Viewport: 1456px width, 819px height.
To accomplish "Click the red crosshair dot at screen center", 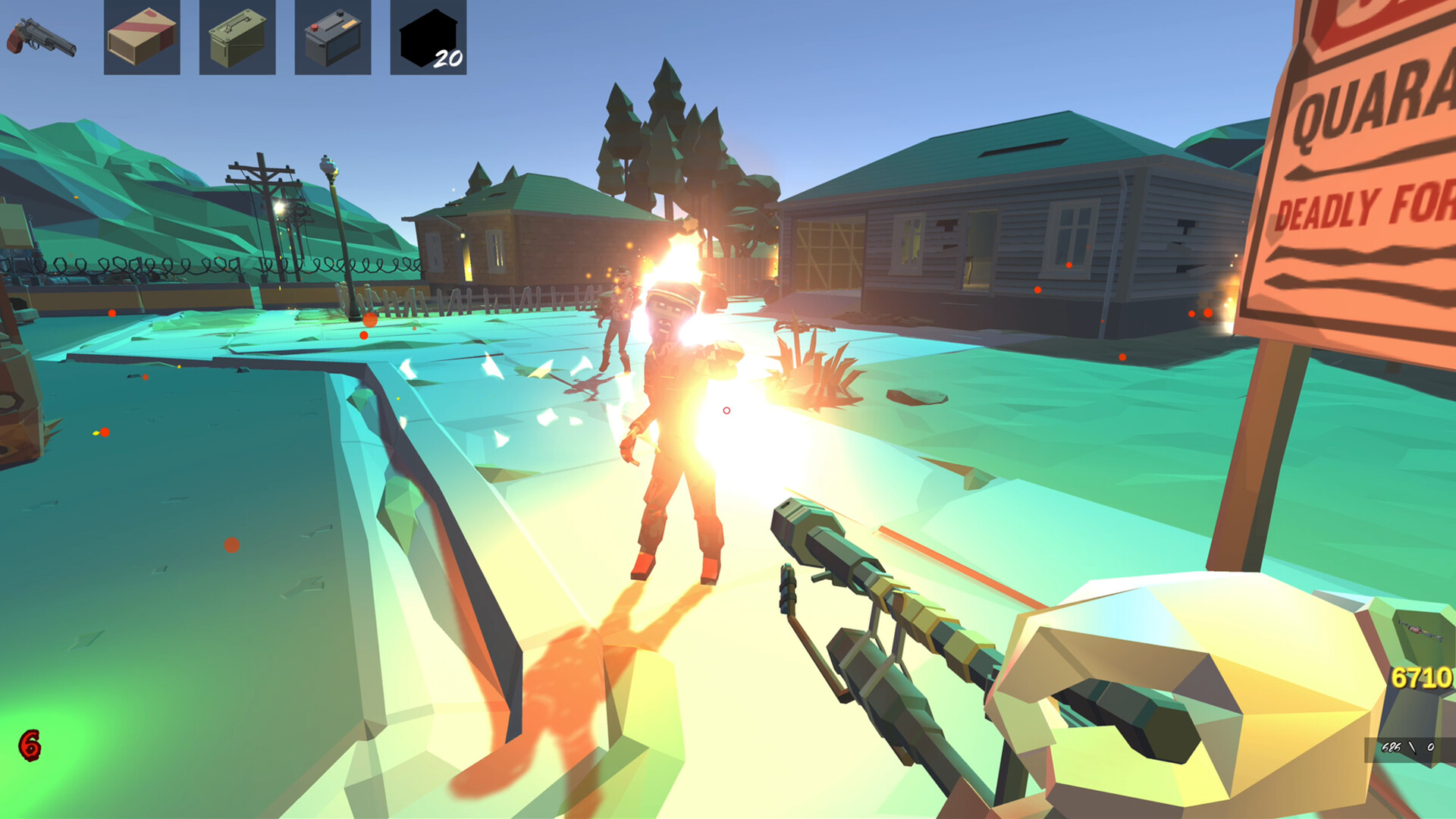I will click(725, 409).
